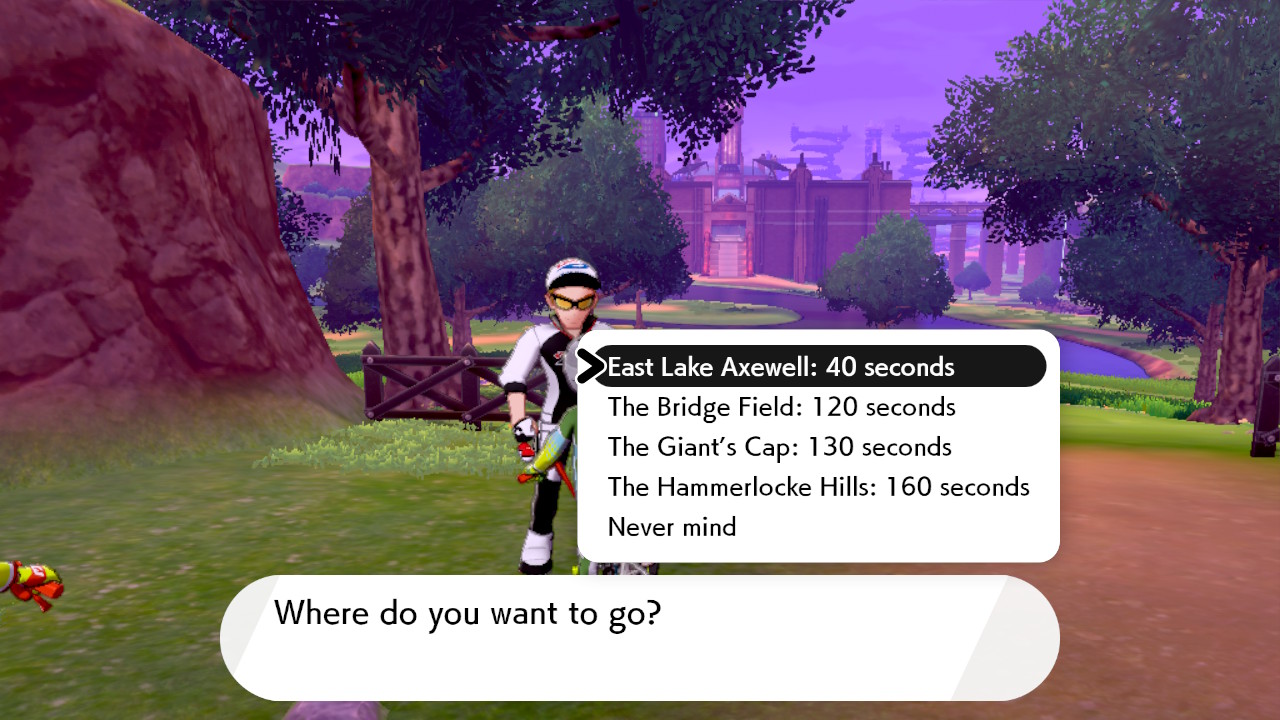Image resolution: width=1280 pixels, height=720 pixels.
Task: Choose the Never mind option
Action: [672, 527]
